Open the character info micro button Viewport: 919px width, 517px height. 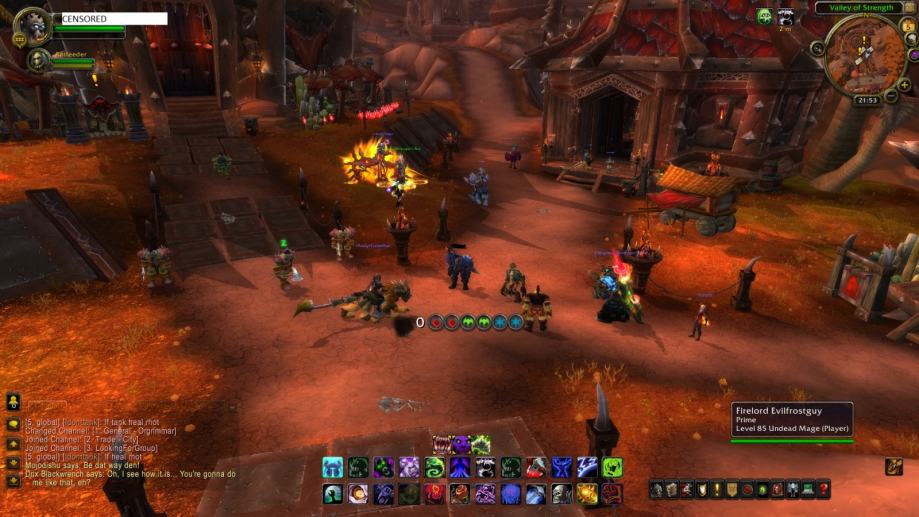pos(656,490)
